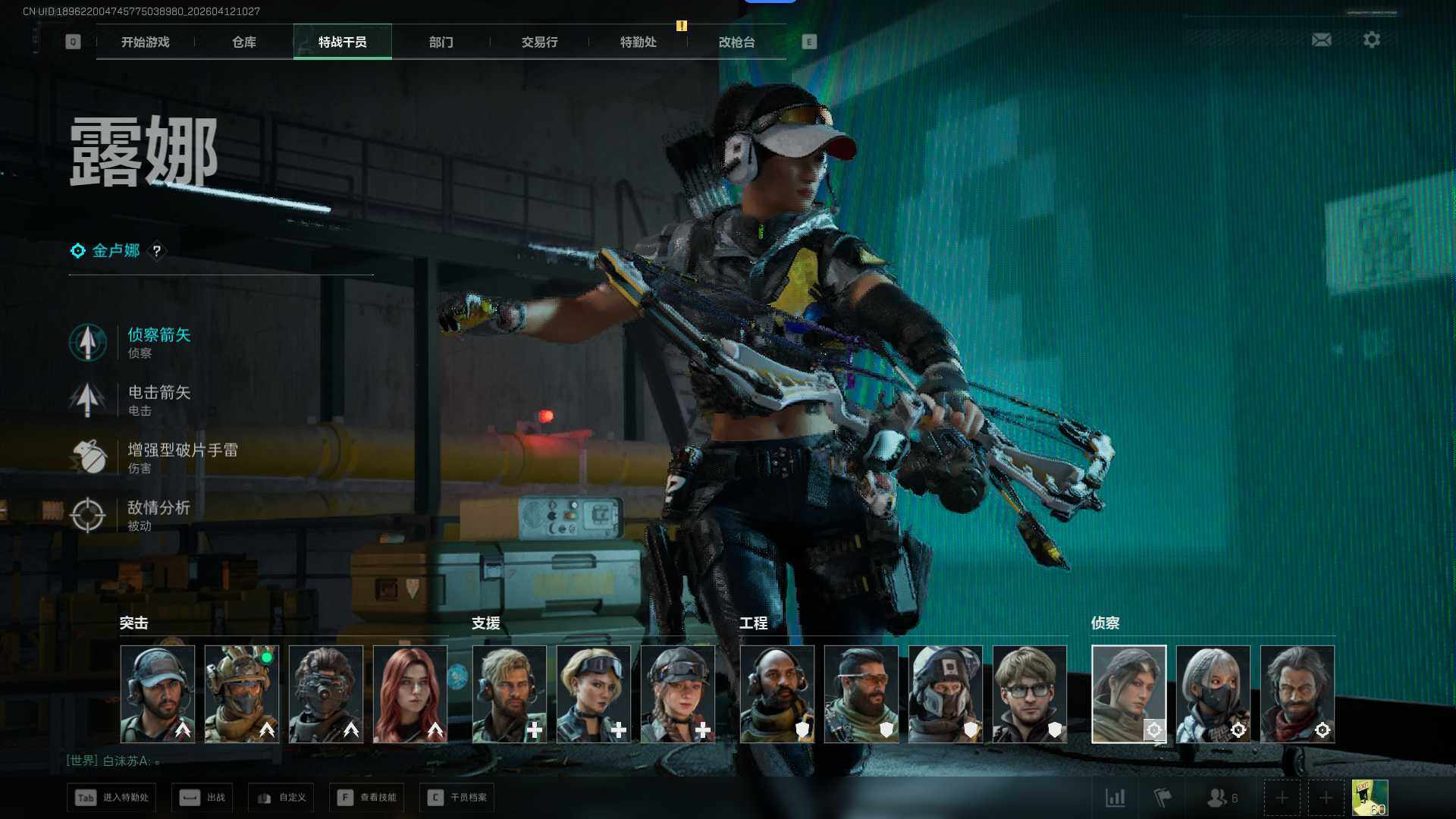1456x819 pixels.
Task: Switch to the 开始游戏 tab
Action: click(x=145, y=42)
